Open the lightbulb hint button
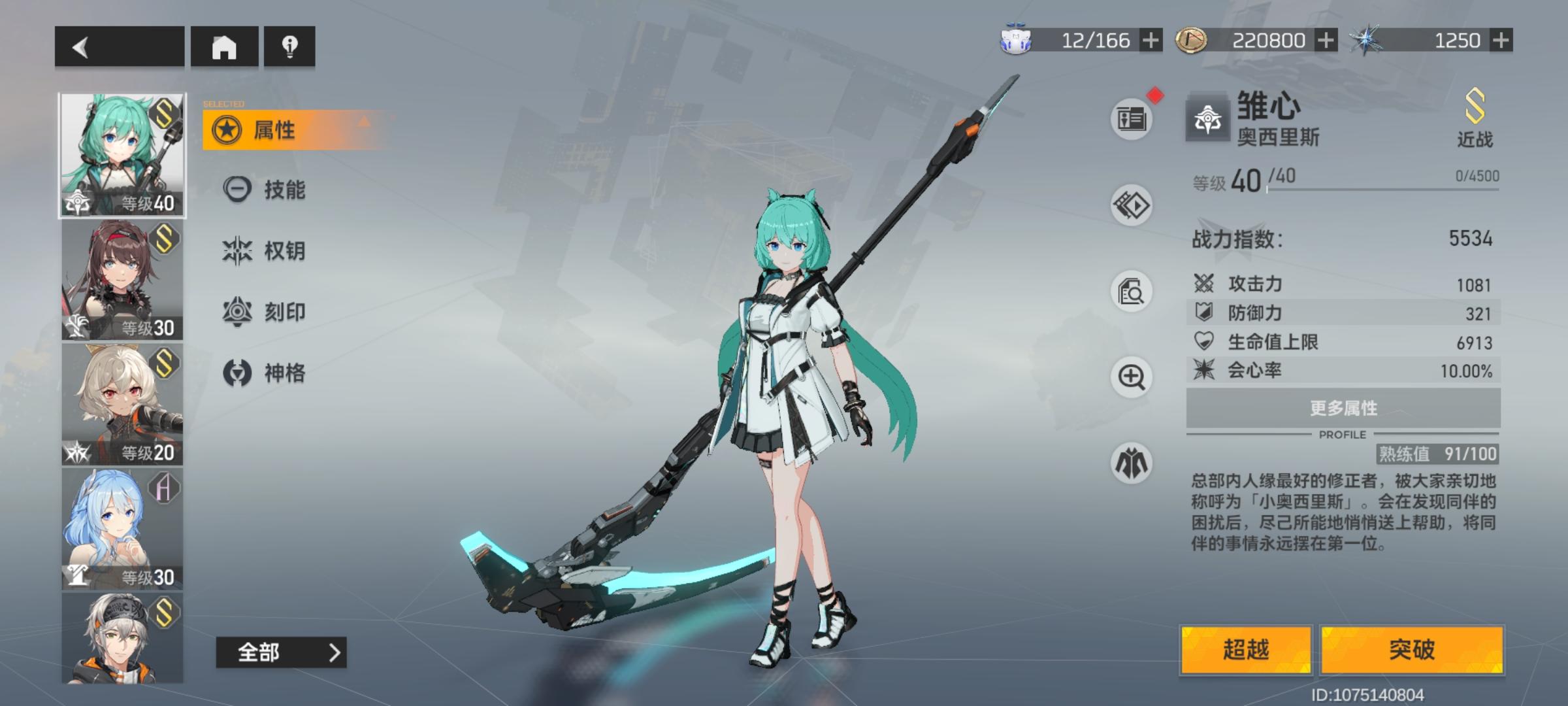 289,46
